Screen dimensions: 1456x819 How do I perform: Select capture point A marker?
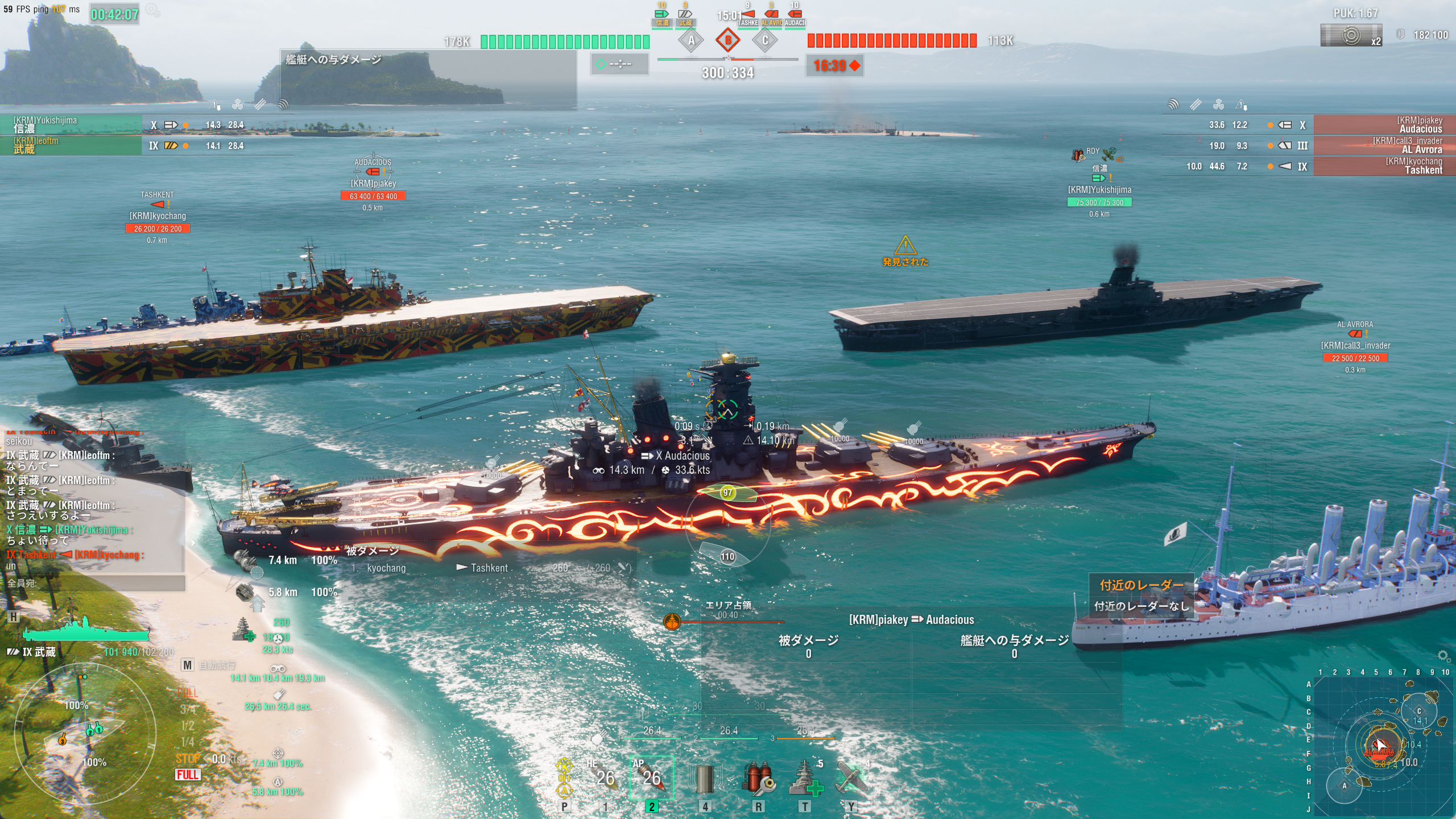(x=691, y=40)
